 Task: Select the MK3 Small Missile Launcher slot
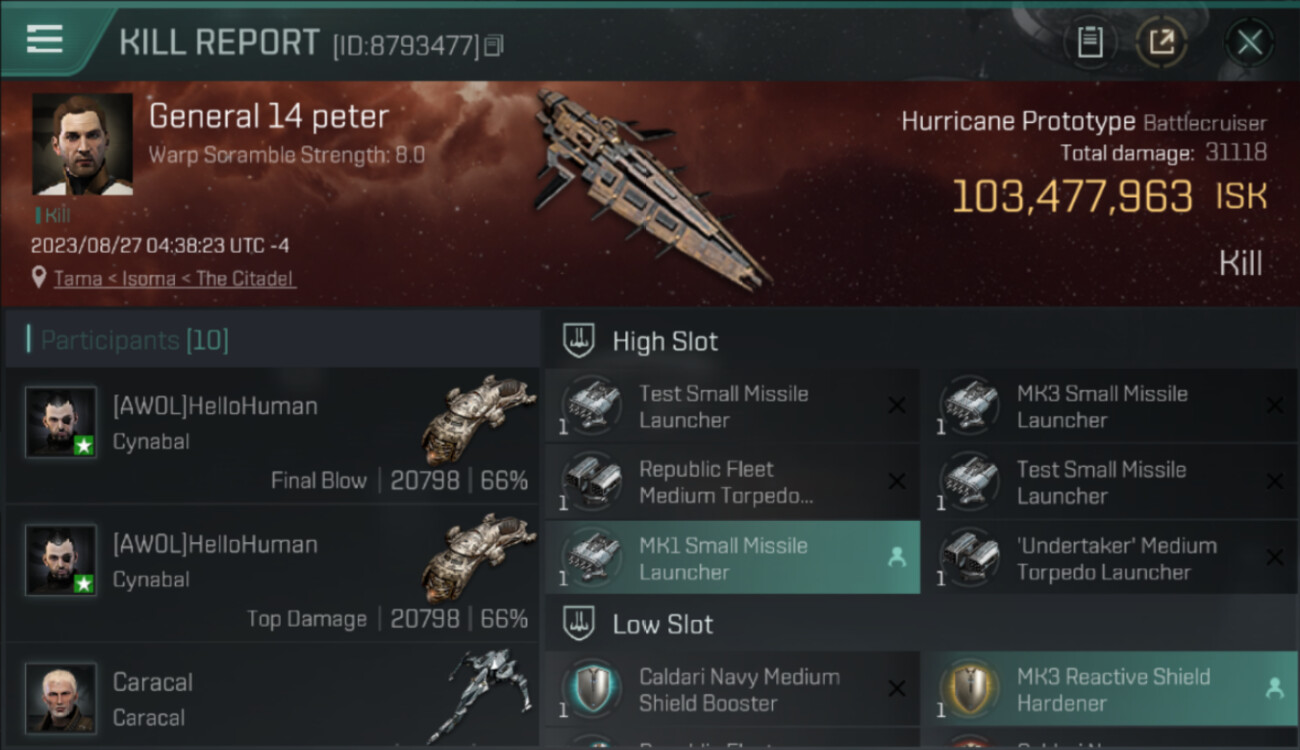(1110, 406)
